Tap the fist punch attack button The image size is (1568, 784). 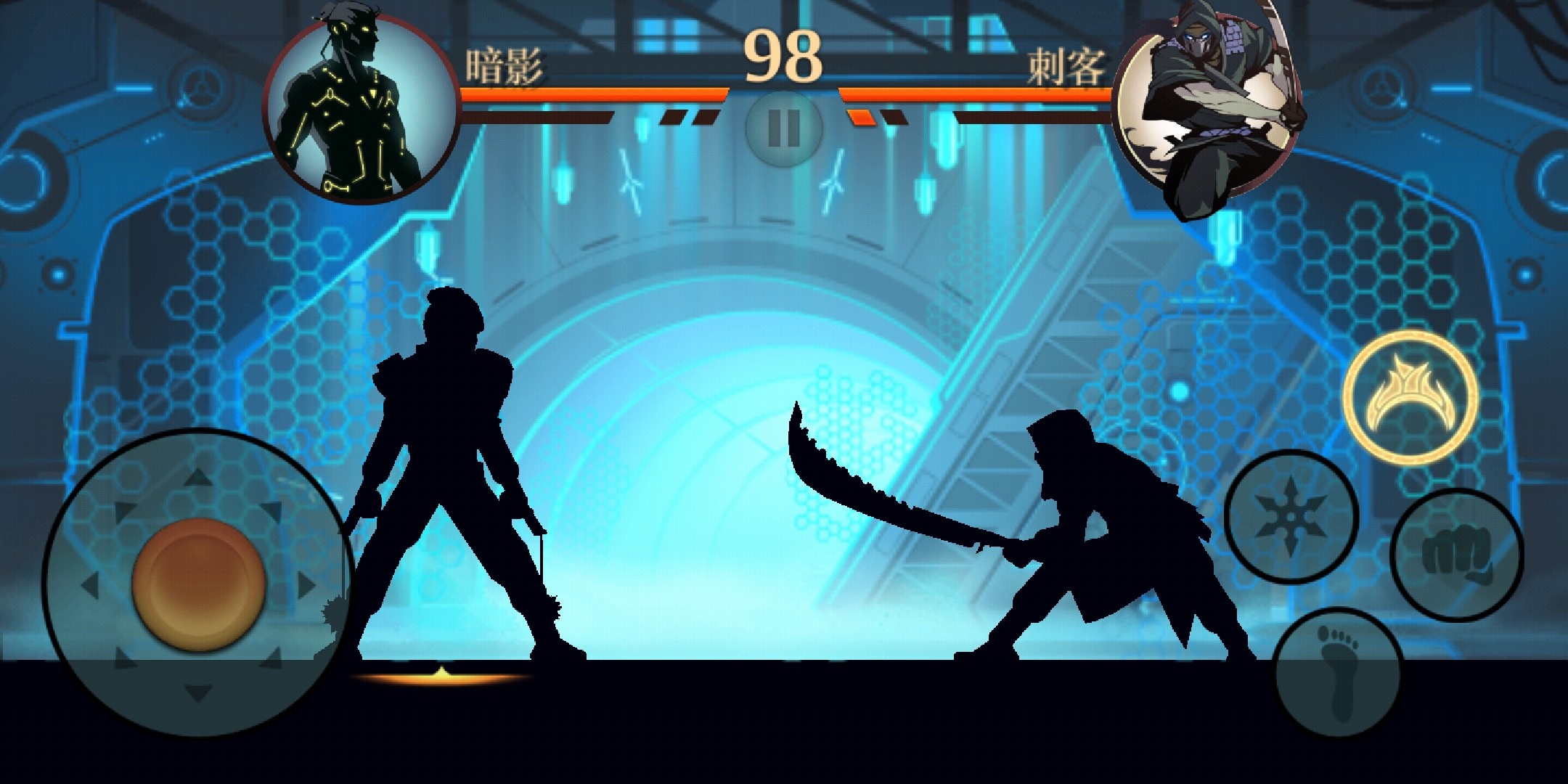(x=1456, y=555)
